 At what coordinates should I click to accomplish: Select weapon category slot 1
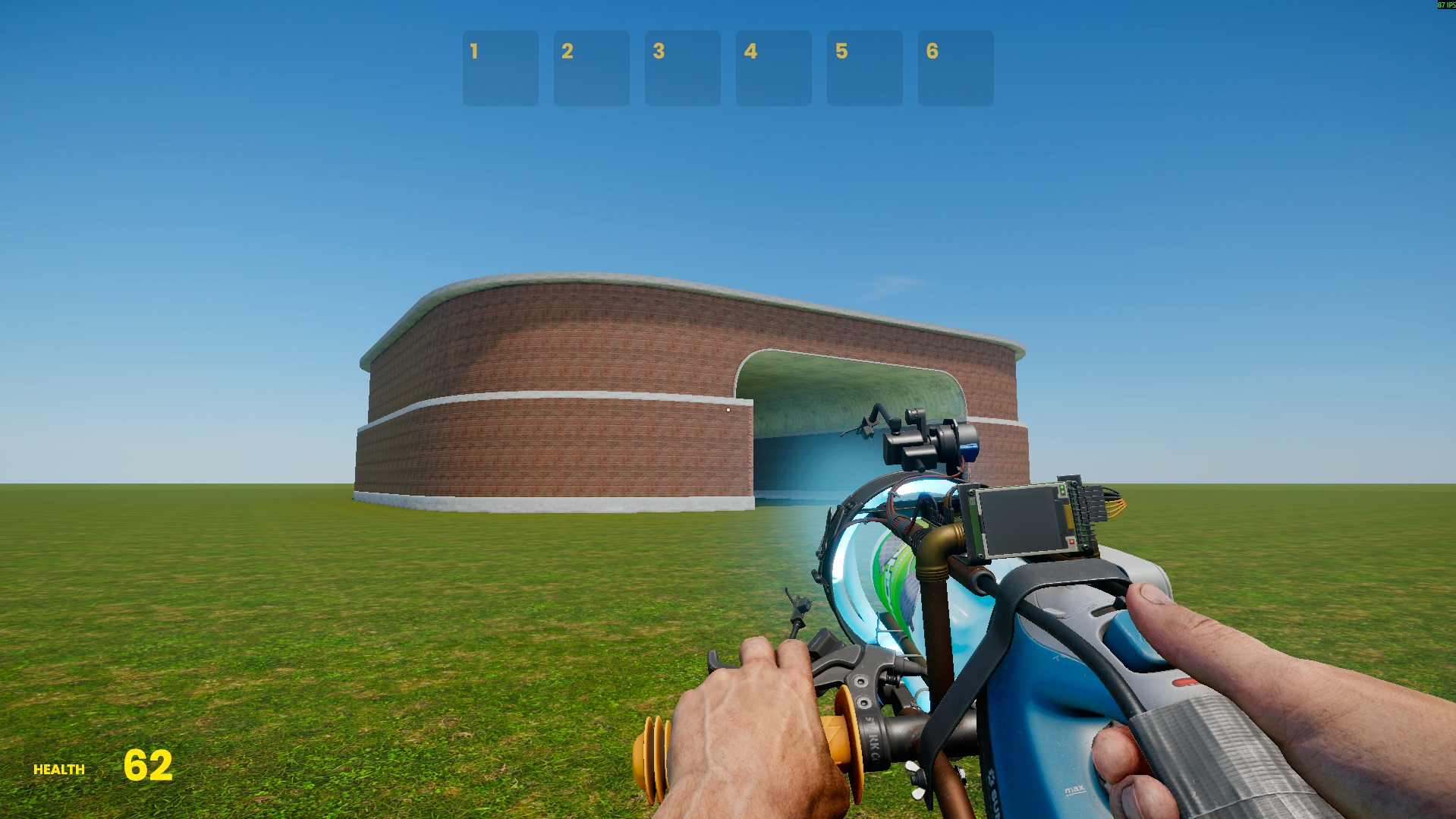click(x=500, y=68)
